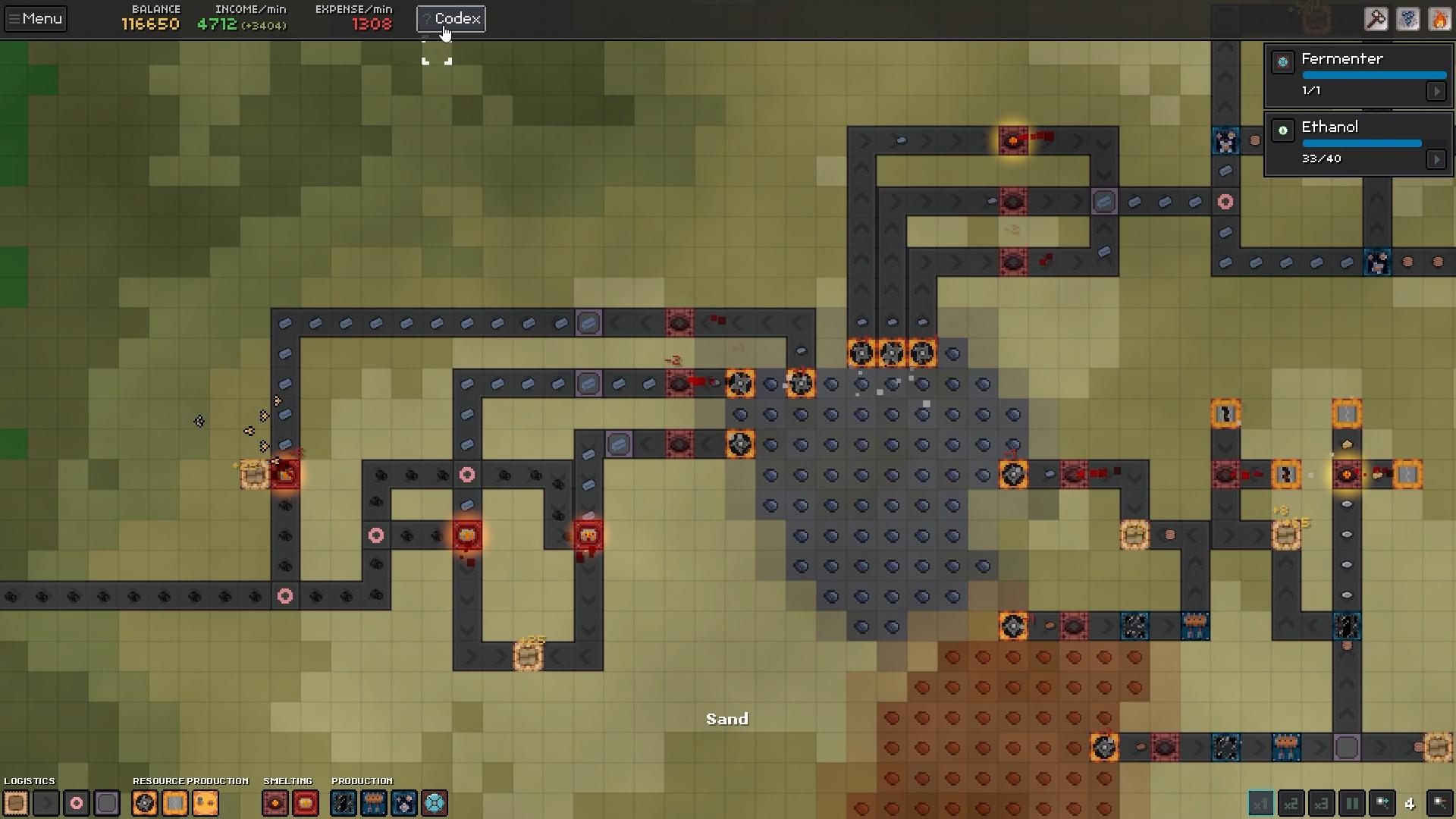The image size is (1456, 819).
Task: Click the fire icon in the top-right corner
Action: pos(1440,19)
